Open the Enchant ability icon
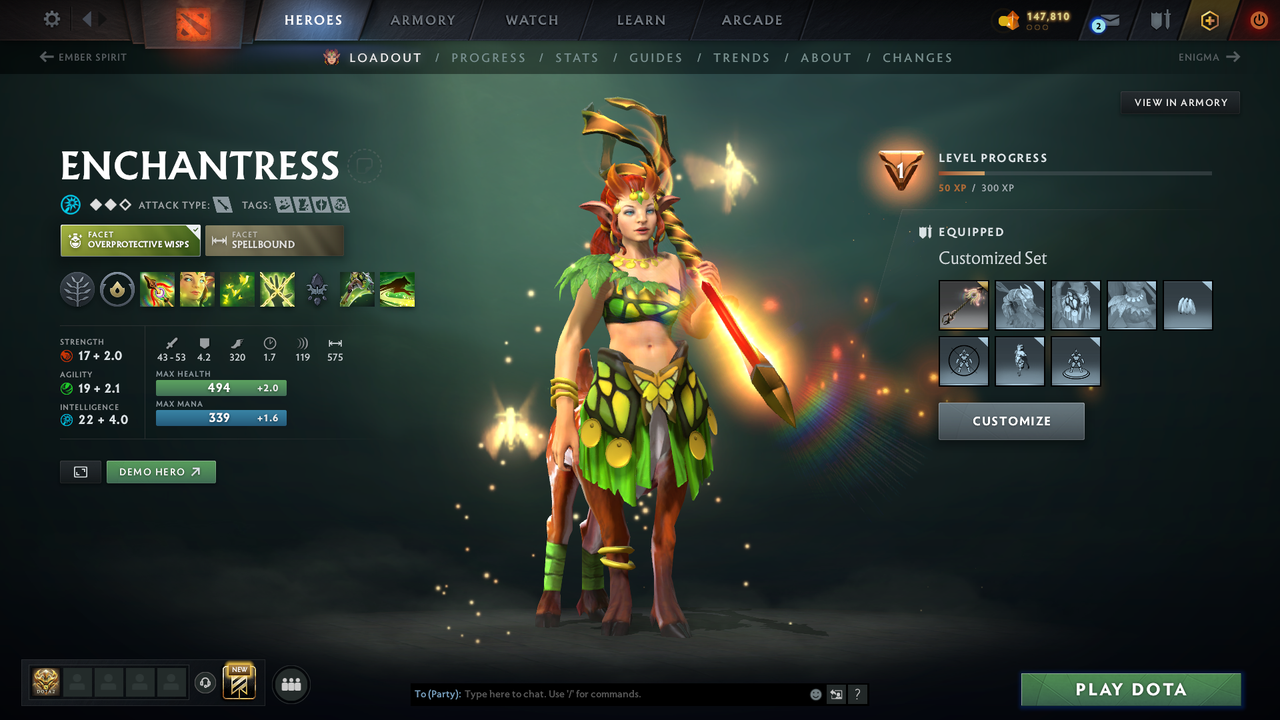Image resolution: width=1280 pixels, height=720 pixels. coord(197,289)
